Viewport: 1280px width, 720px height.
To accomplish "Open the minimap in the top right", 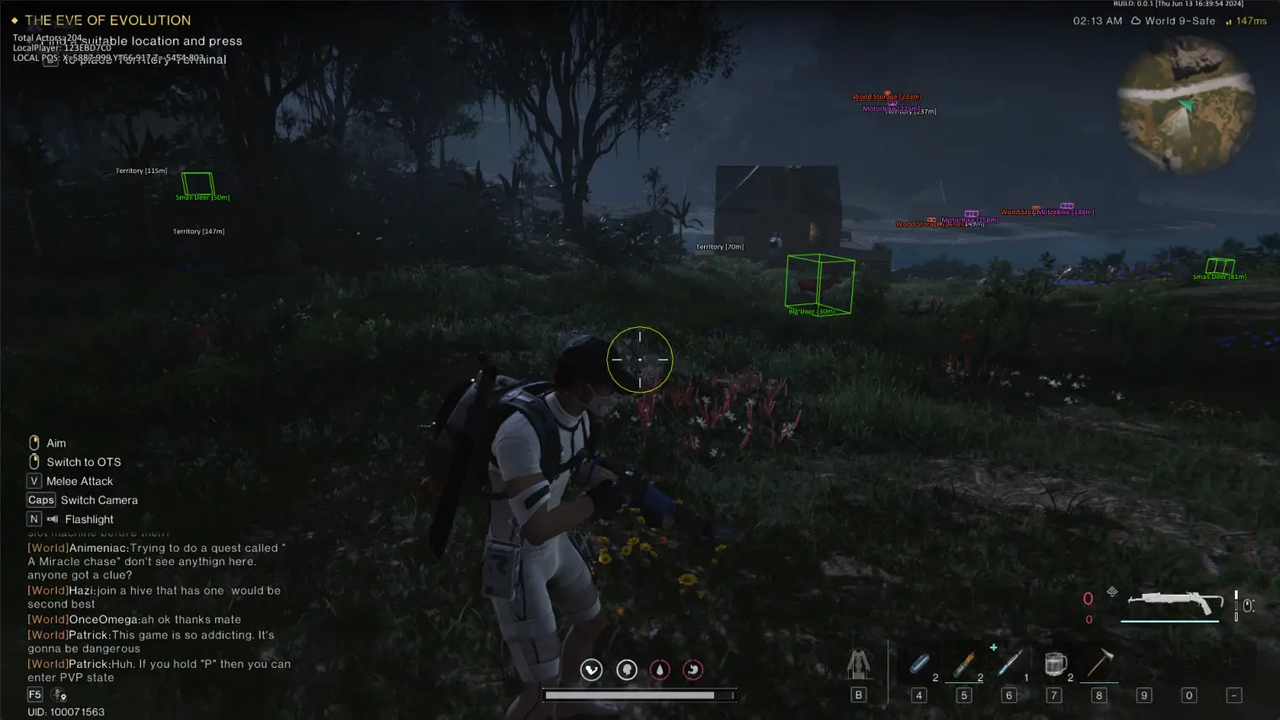I will point(1185,110).
